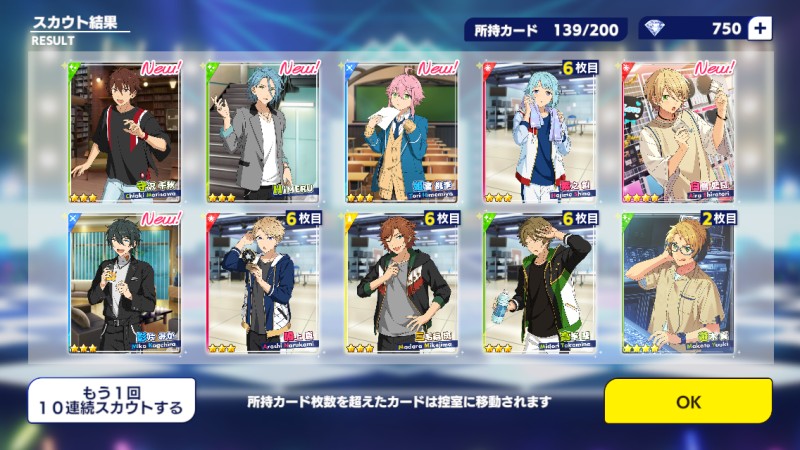Confirm results with the yellow OK button
Viewport: 800px width, 450px height.
(688, 401)
